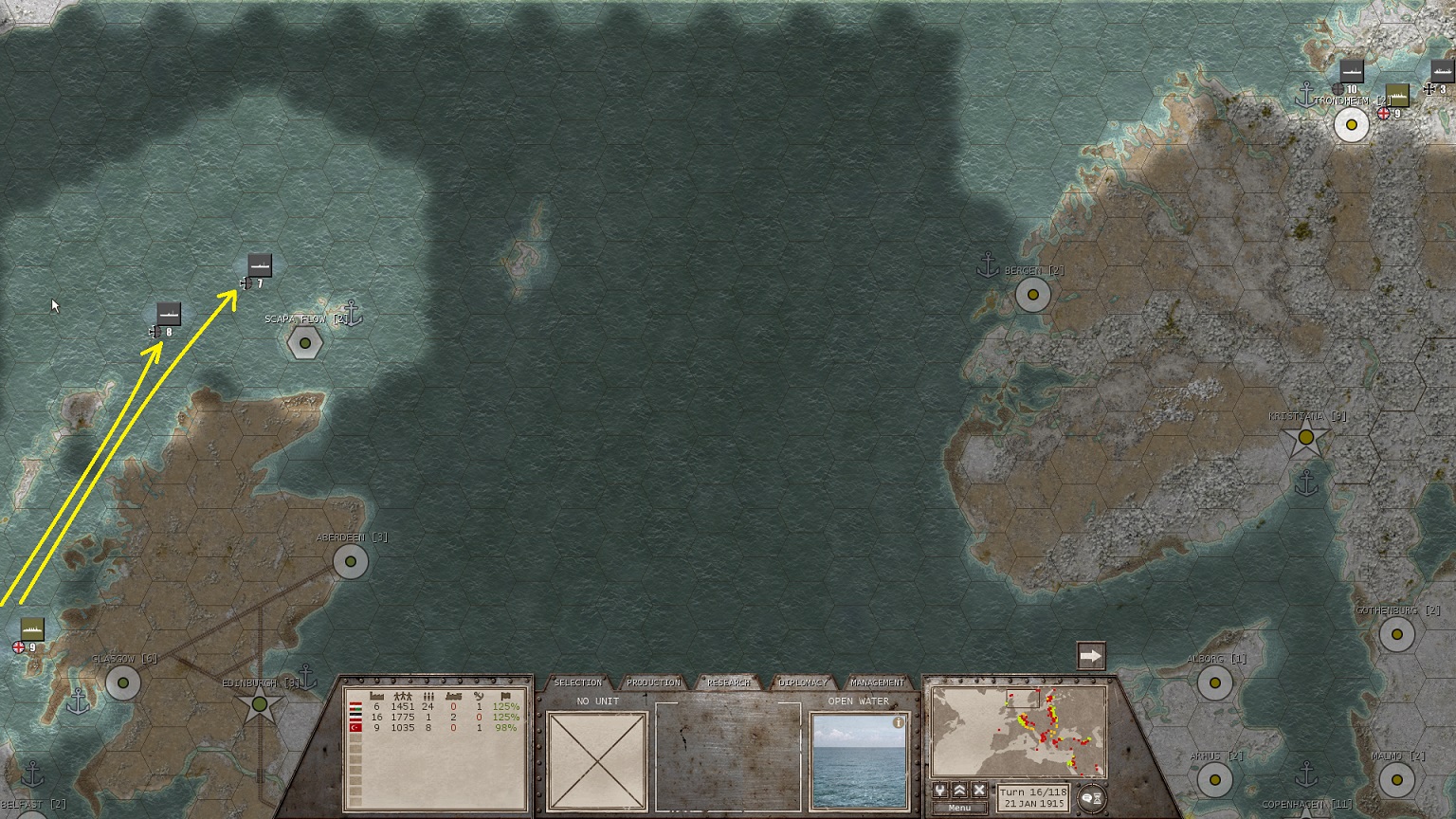The width and height of the screenshot is (1456, 819).
Task: Show the Management tab
Action: [x=877, y=682]
